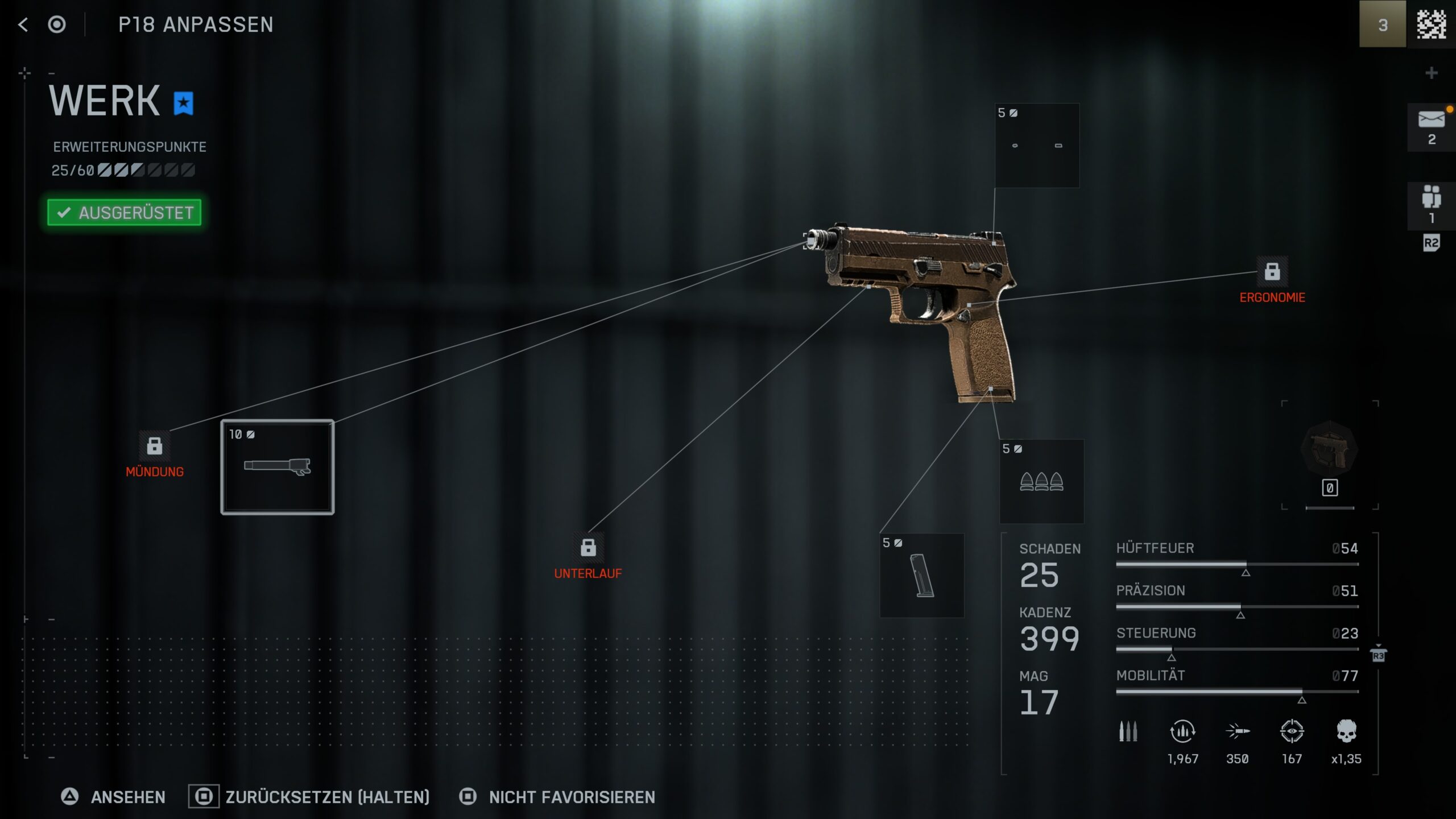Go back using the arrow at top left
The height and width of the screenshot is (819, 1456).
[23, 24]
